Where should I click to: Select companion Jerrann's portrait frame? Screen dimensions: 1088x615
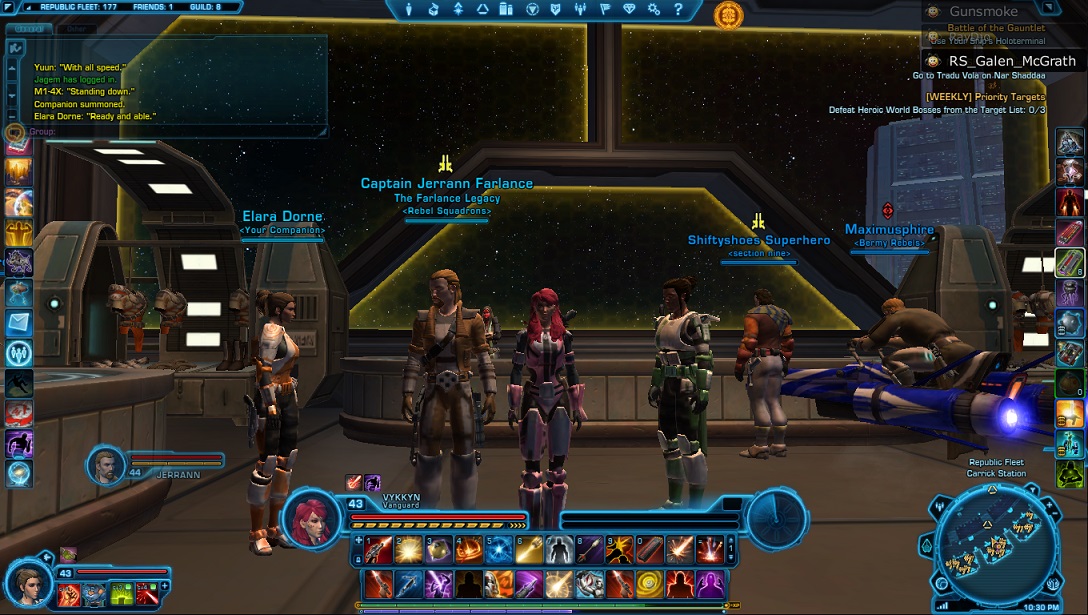(x=106, y=463)
